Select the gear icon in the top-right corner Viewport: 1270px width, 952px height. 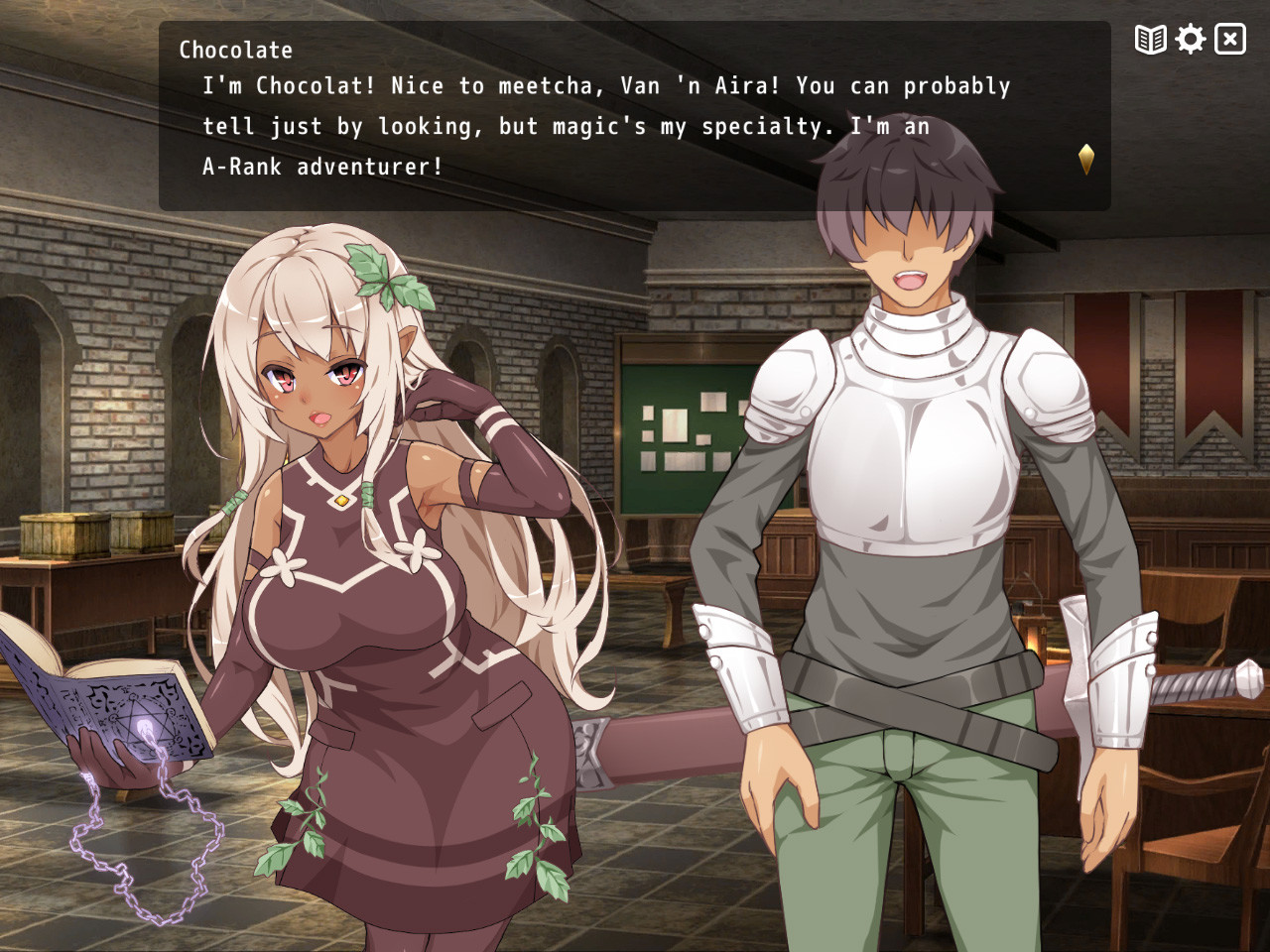[1189, 40]
